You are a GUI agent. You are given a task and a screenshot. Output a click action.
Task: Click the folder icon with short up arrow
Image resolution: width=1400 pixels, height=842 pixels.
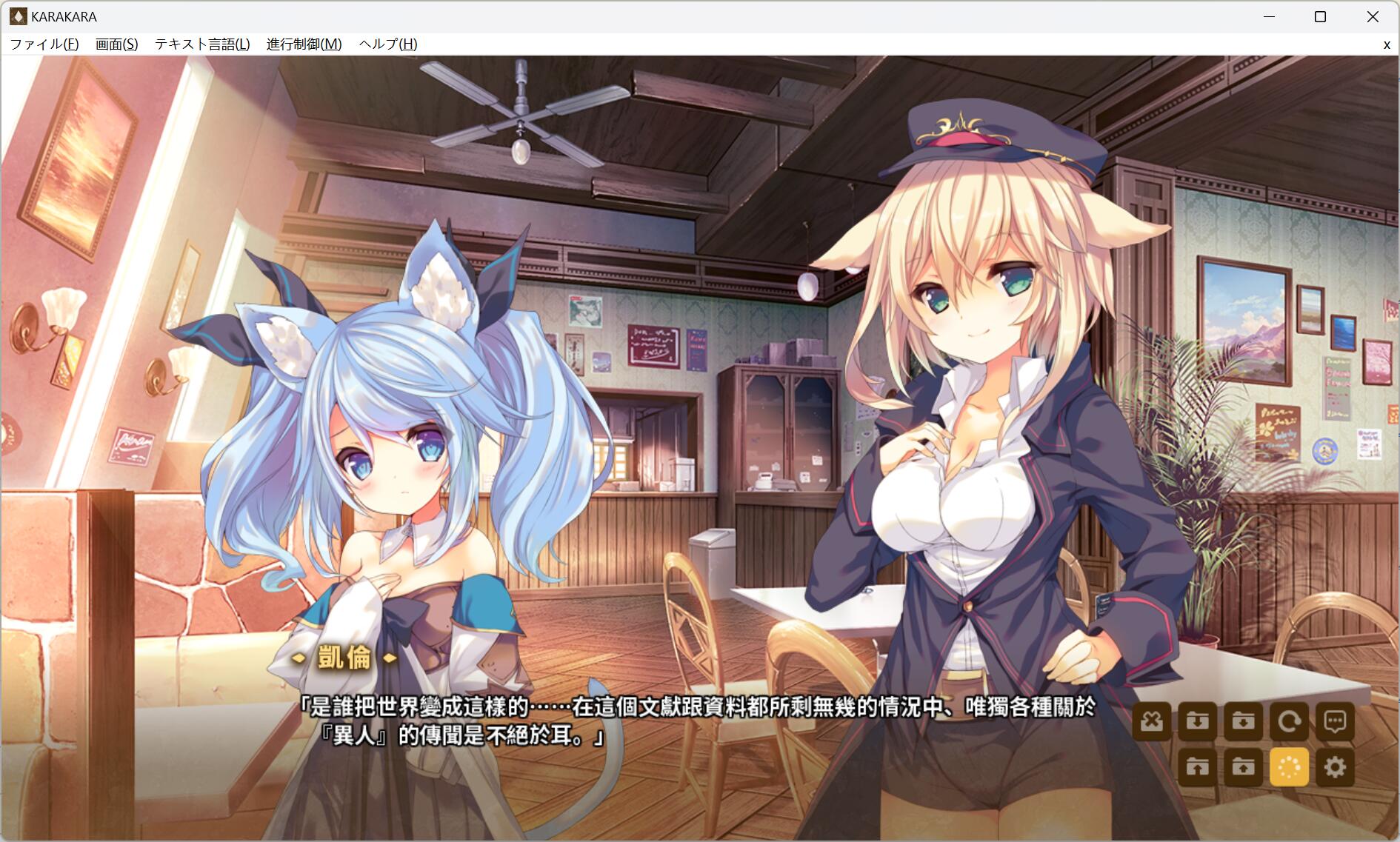tap(1244, 767)
